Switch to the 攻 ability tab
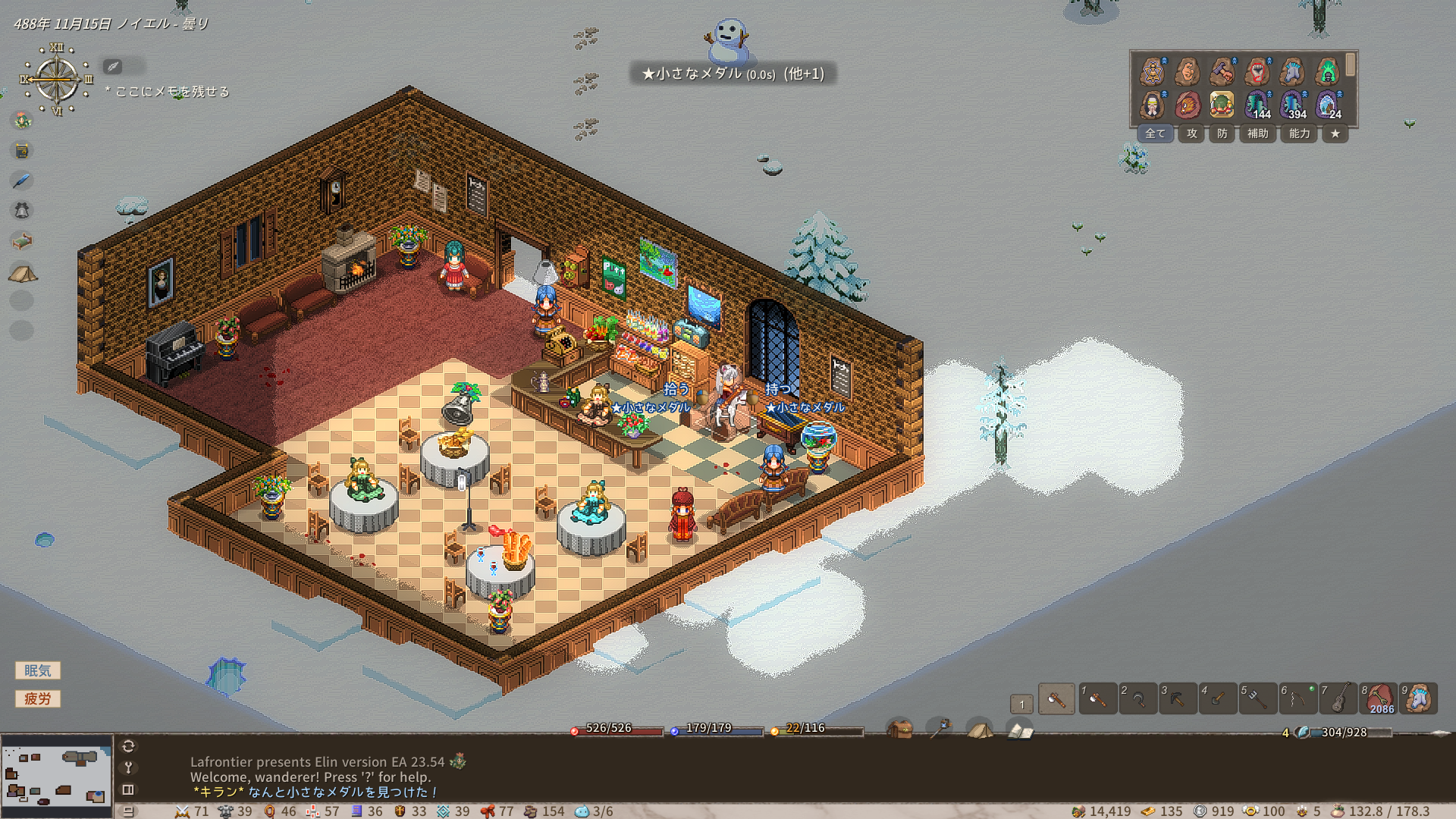This screenshot has width=1456, height=819. click(x=1192, y=133)
